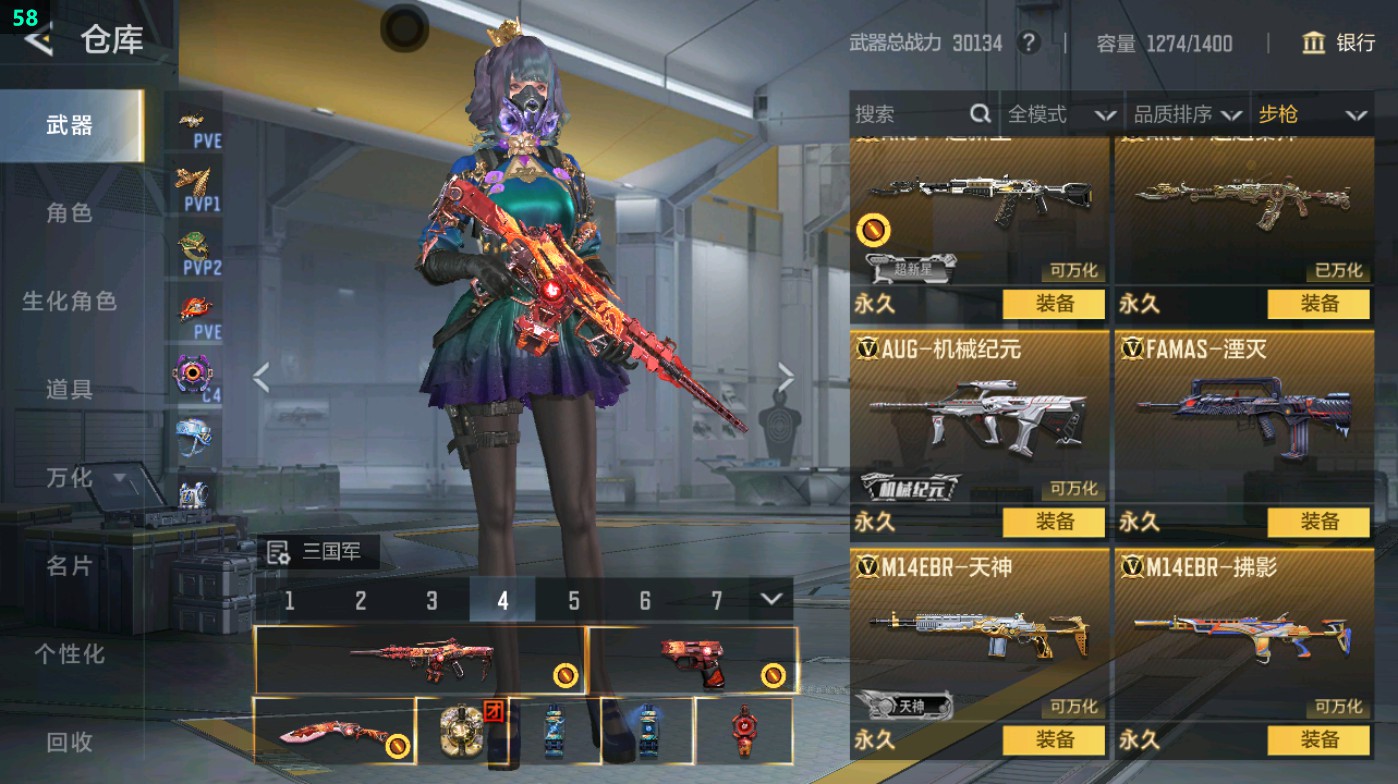
Task: Equip the M14EBR-天神 rifle
Action: tap(1054, 740)
